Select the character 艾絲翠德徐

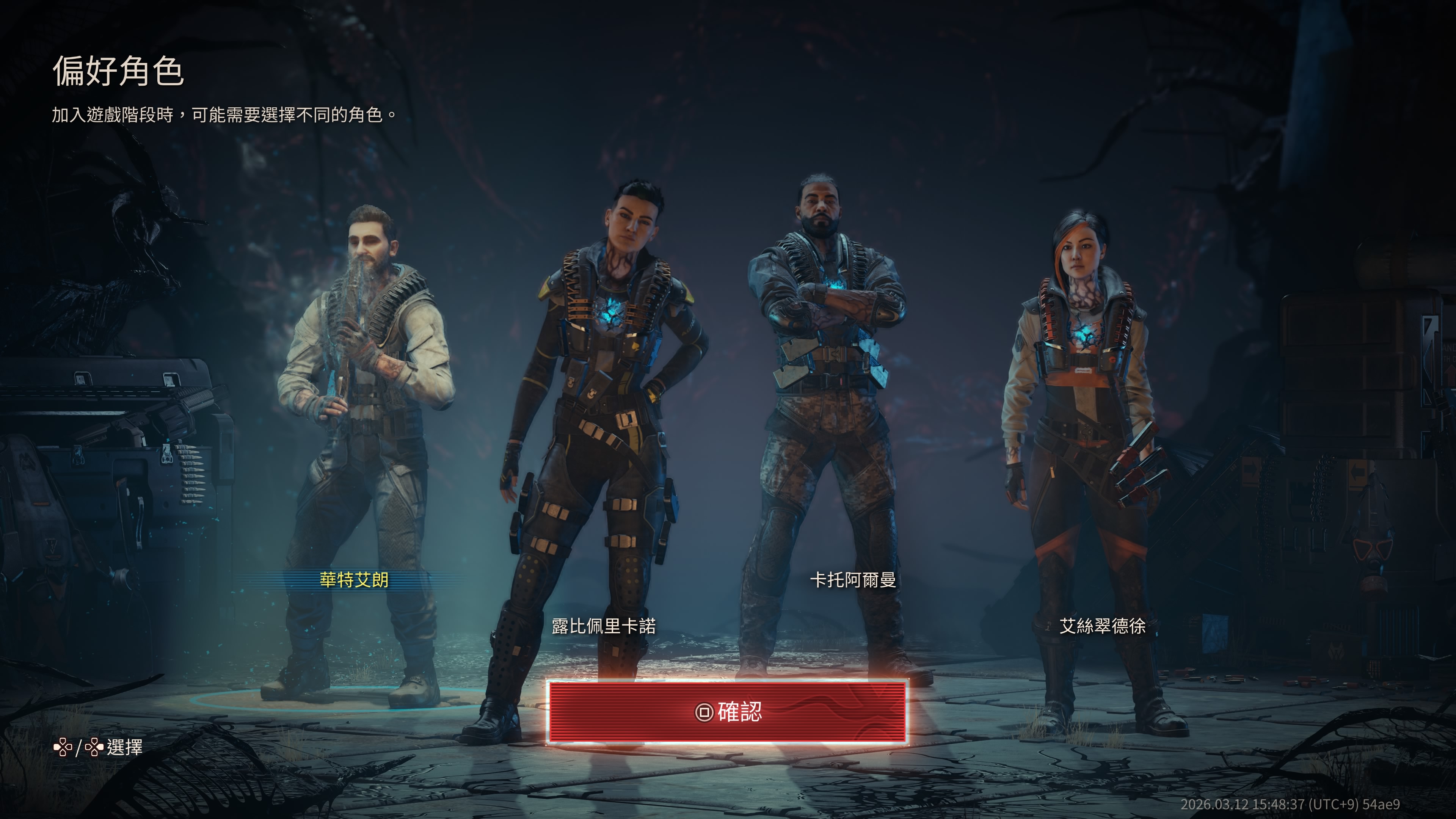point(1102,626)
